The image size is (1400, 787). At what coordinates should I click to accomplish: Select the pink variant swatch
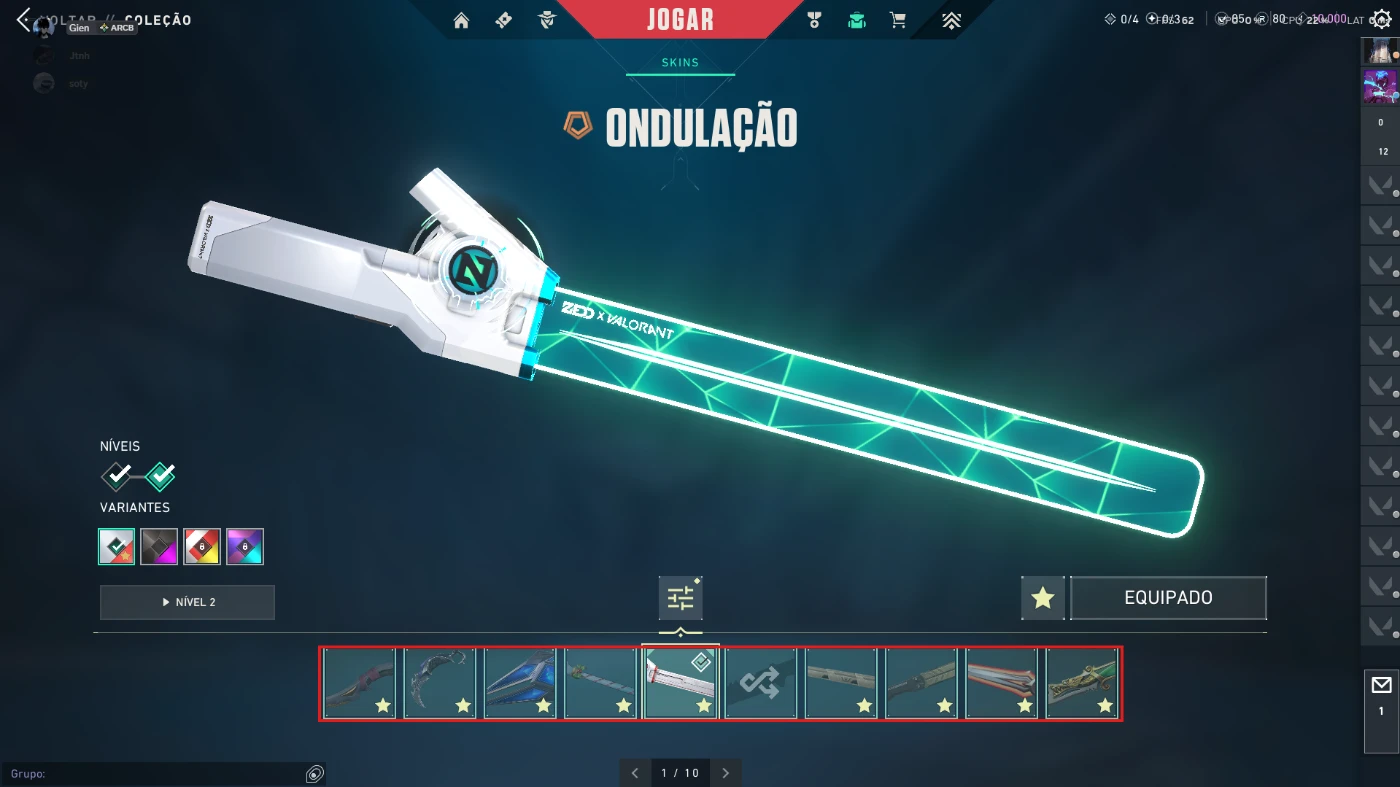coord(159,546)
